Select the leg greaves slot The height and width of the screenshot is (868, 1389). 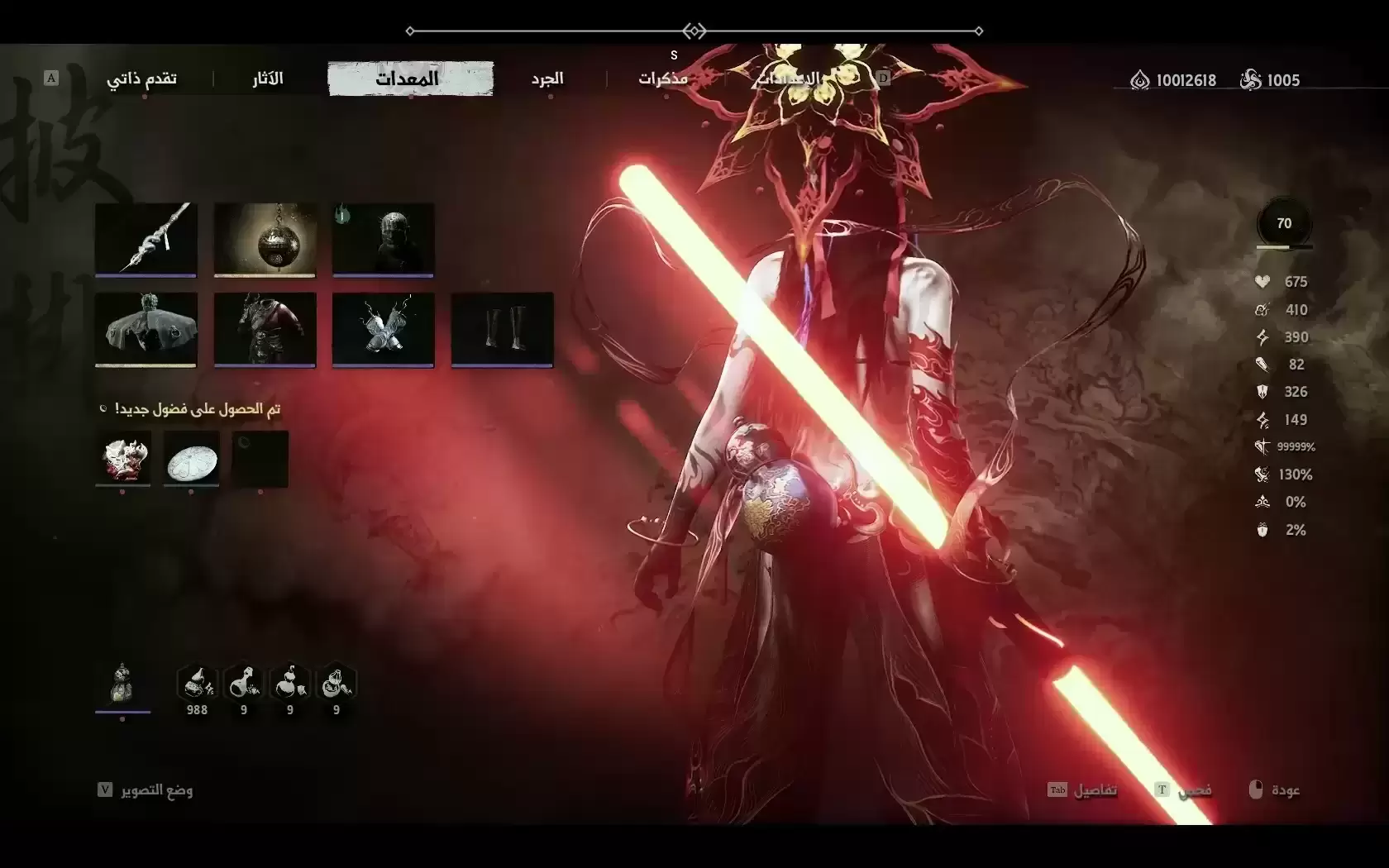tap(502, 328)
